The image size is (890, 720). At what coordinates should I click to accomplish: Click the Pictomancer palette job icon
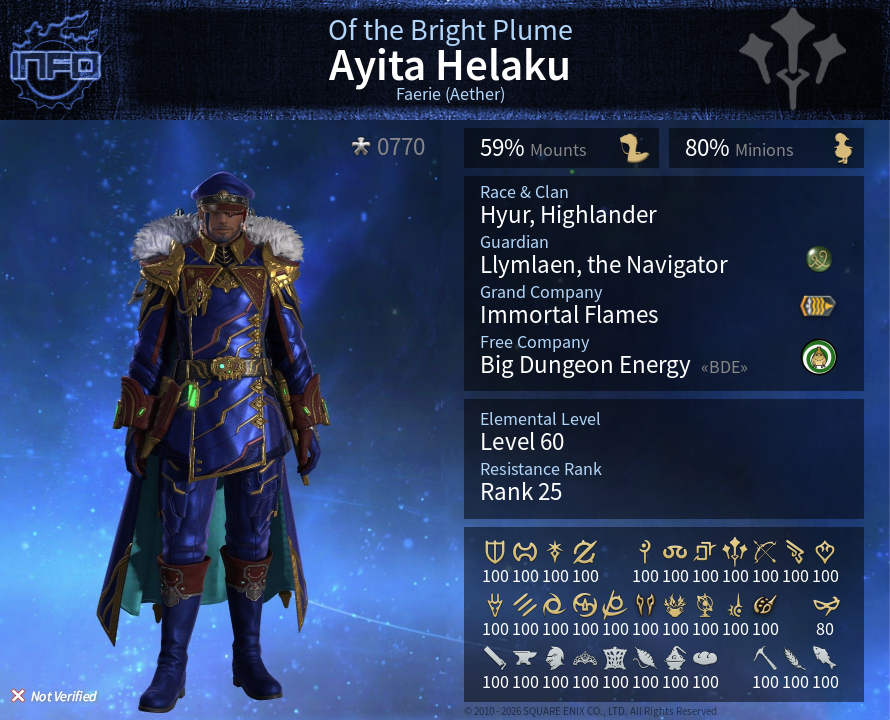coord(765,604)
